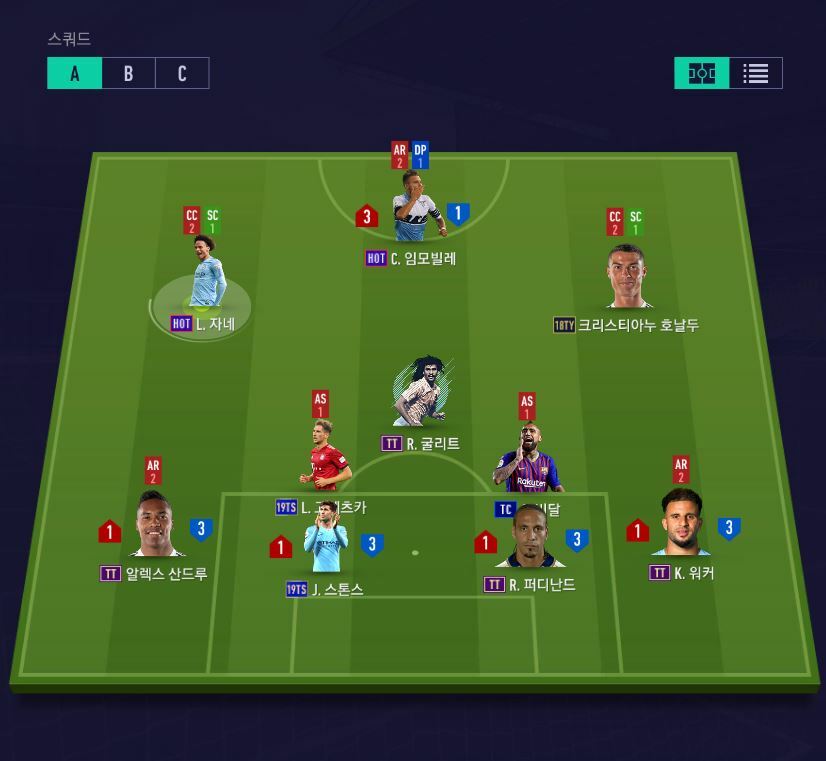
Task: Pick the Bayern midfielder with 19TS badge
Action: 325,462
